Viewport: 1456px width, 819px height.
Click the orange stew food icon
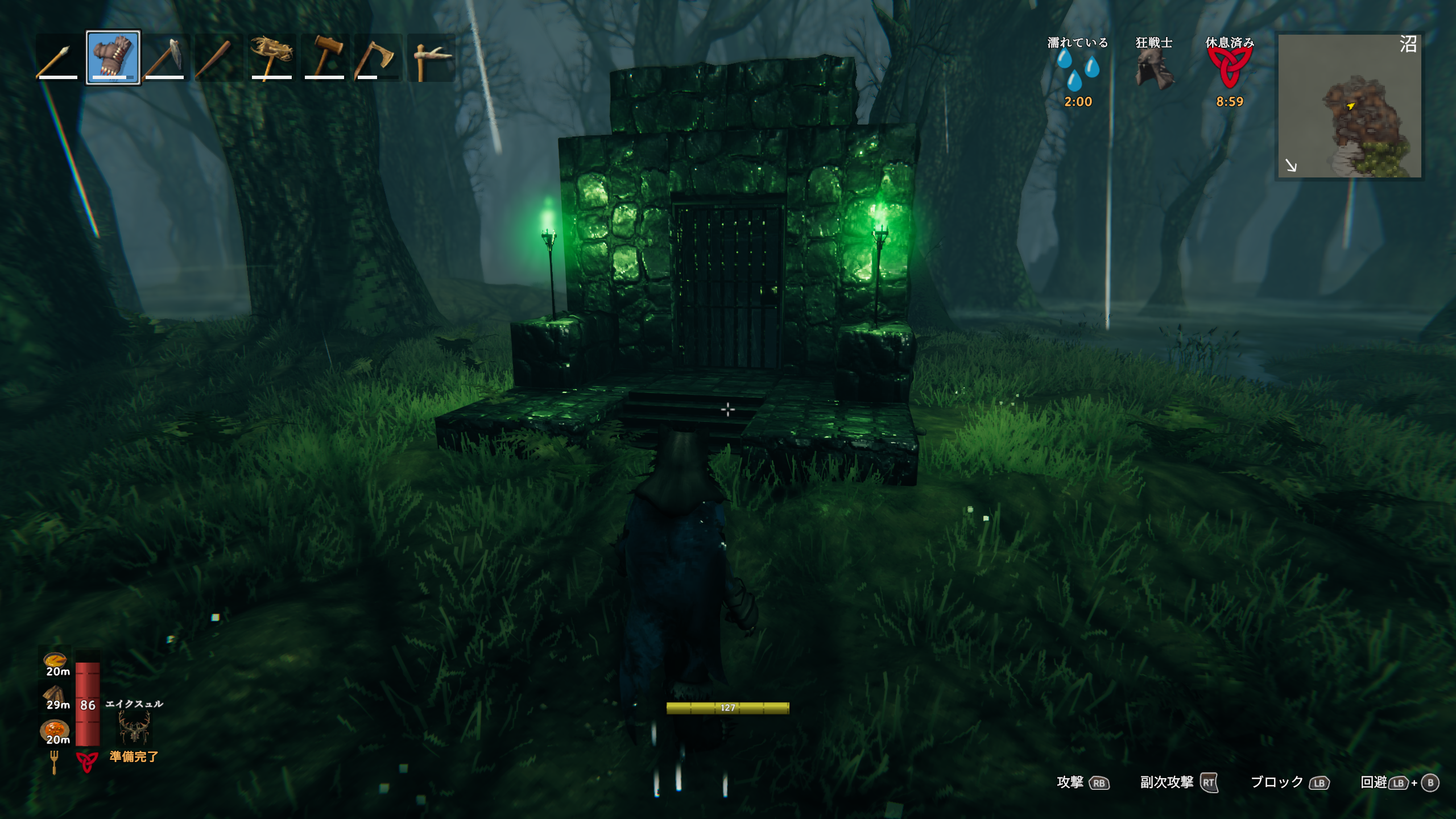click(55, 729)
